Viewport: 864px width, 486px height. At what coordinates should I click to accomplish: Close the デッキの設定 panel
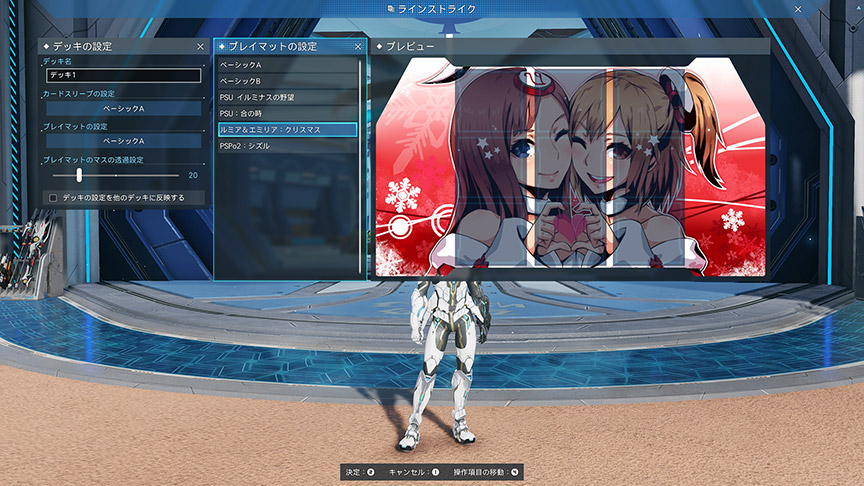click(x=201, y=46)
